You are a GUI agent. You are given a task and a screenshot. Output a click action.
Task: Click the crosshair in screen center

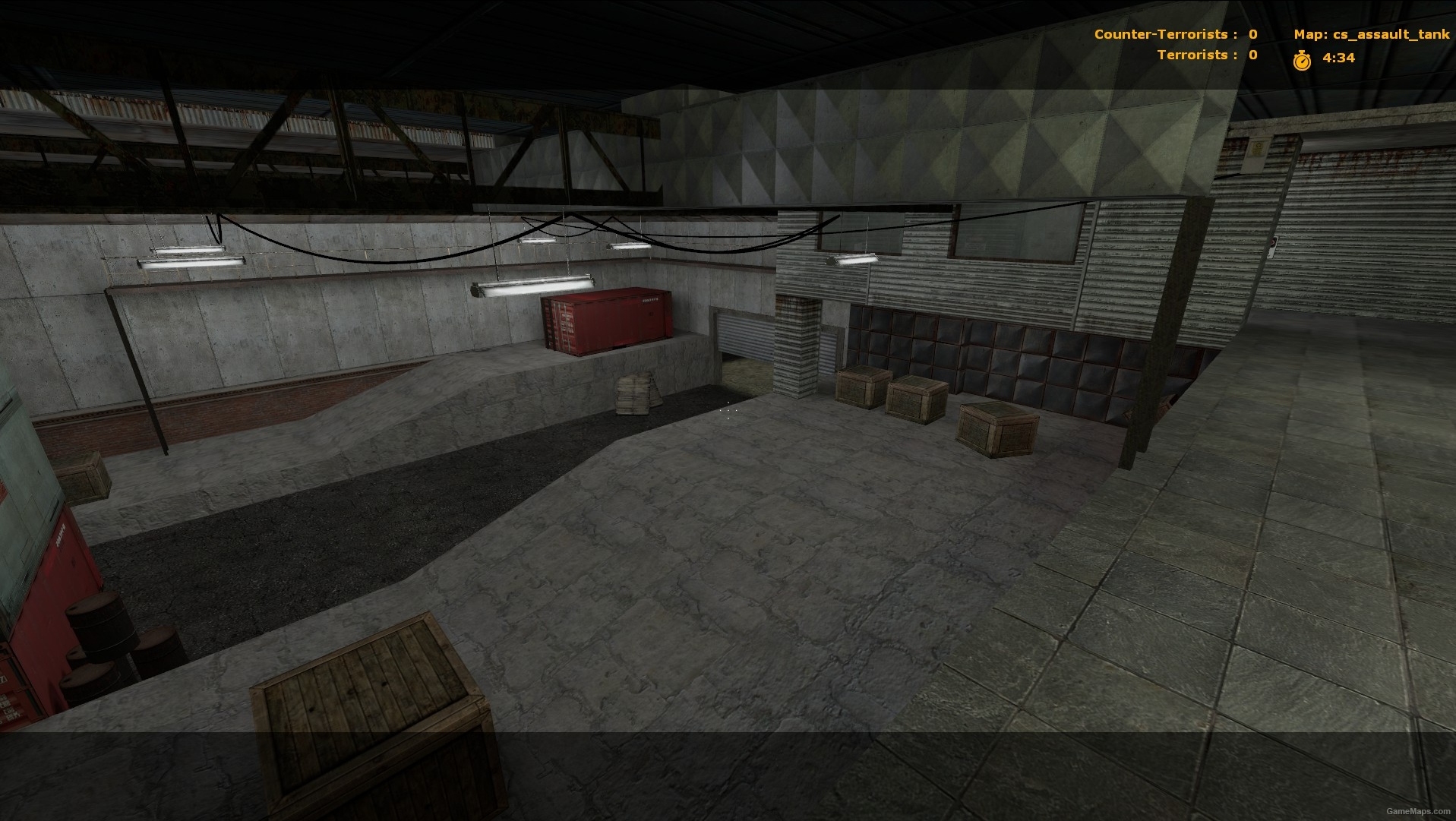point(728,411)
